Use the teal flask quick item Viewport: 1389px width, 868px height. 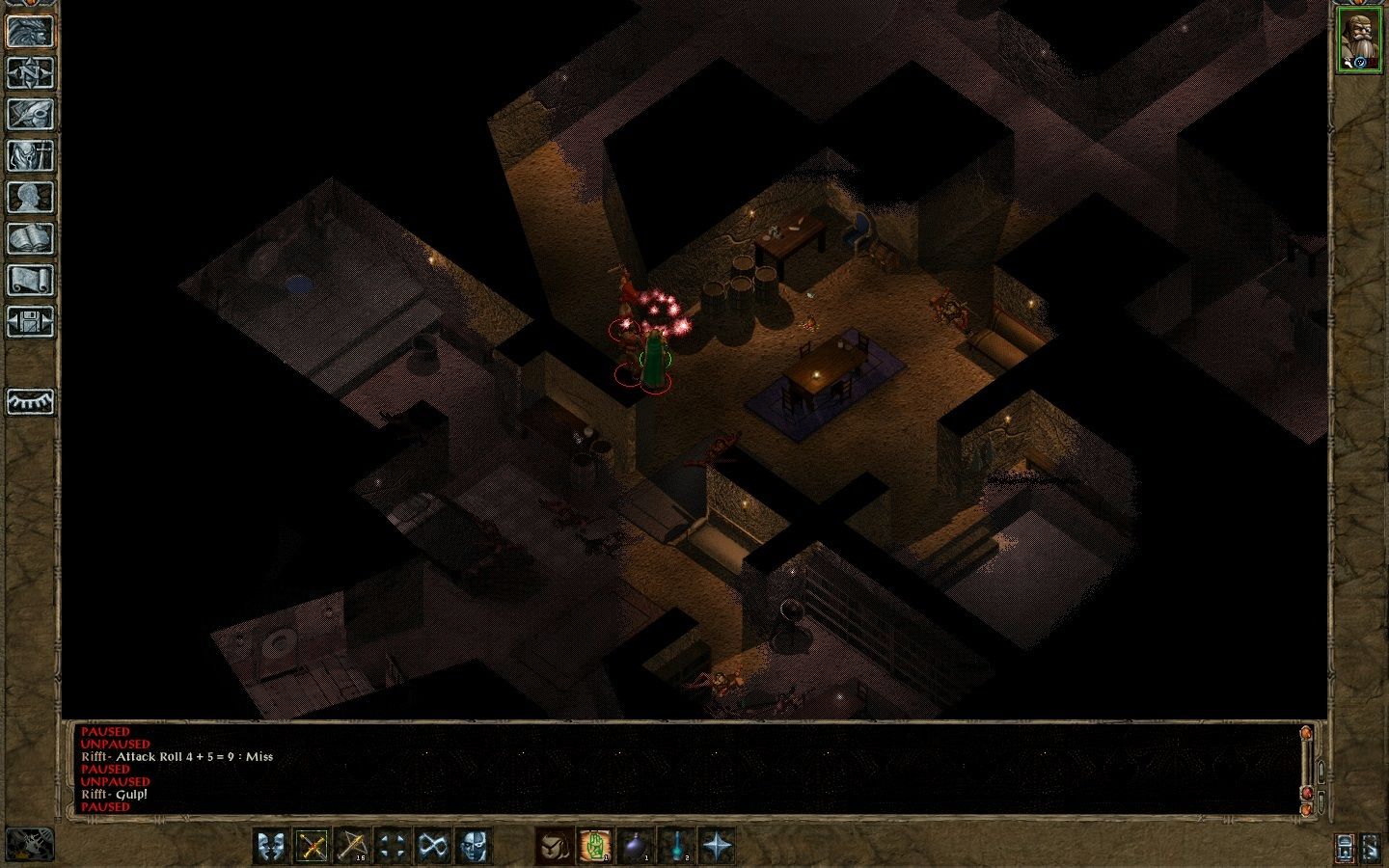point(676,847)
